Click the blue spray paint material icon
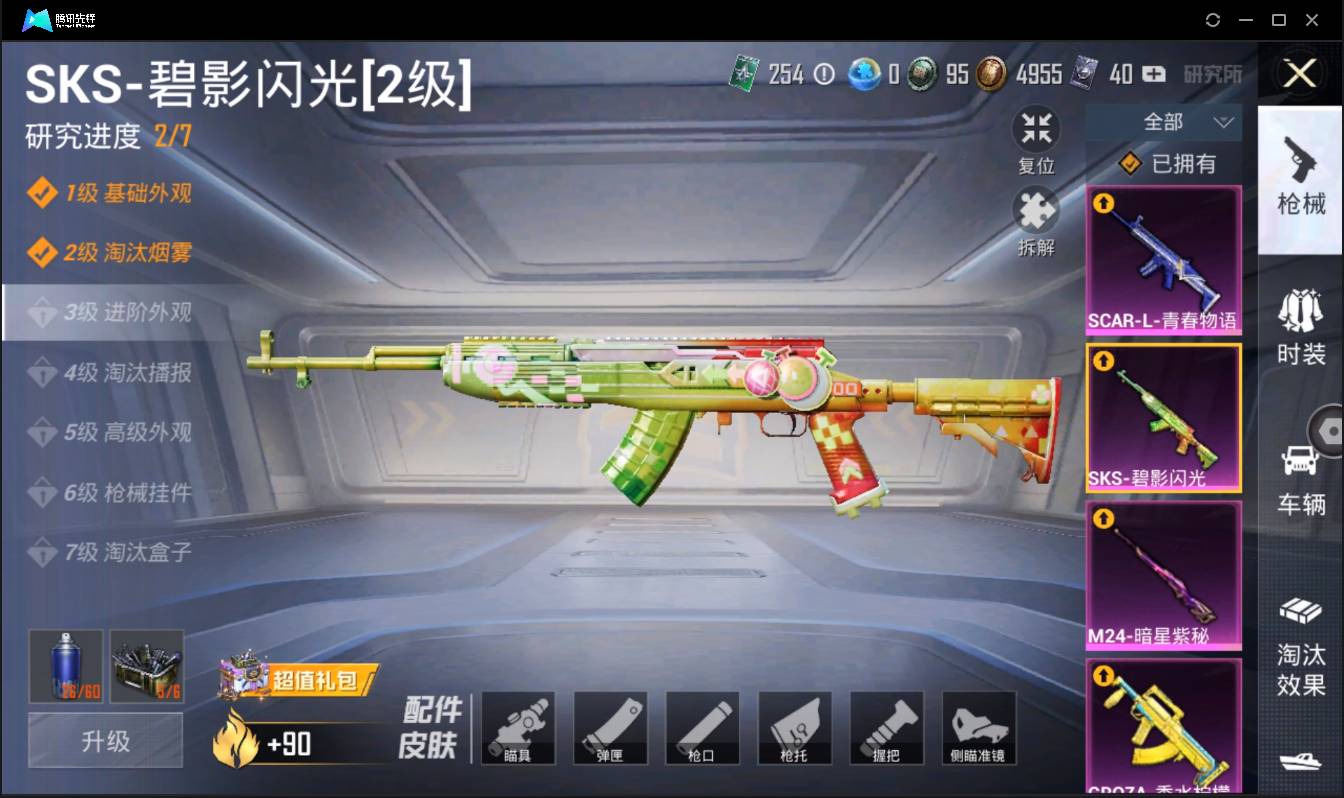The width and height of the screenshot is (1344, 798). (64, 666)
